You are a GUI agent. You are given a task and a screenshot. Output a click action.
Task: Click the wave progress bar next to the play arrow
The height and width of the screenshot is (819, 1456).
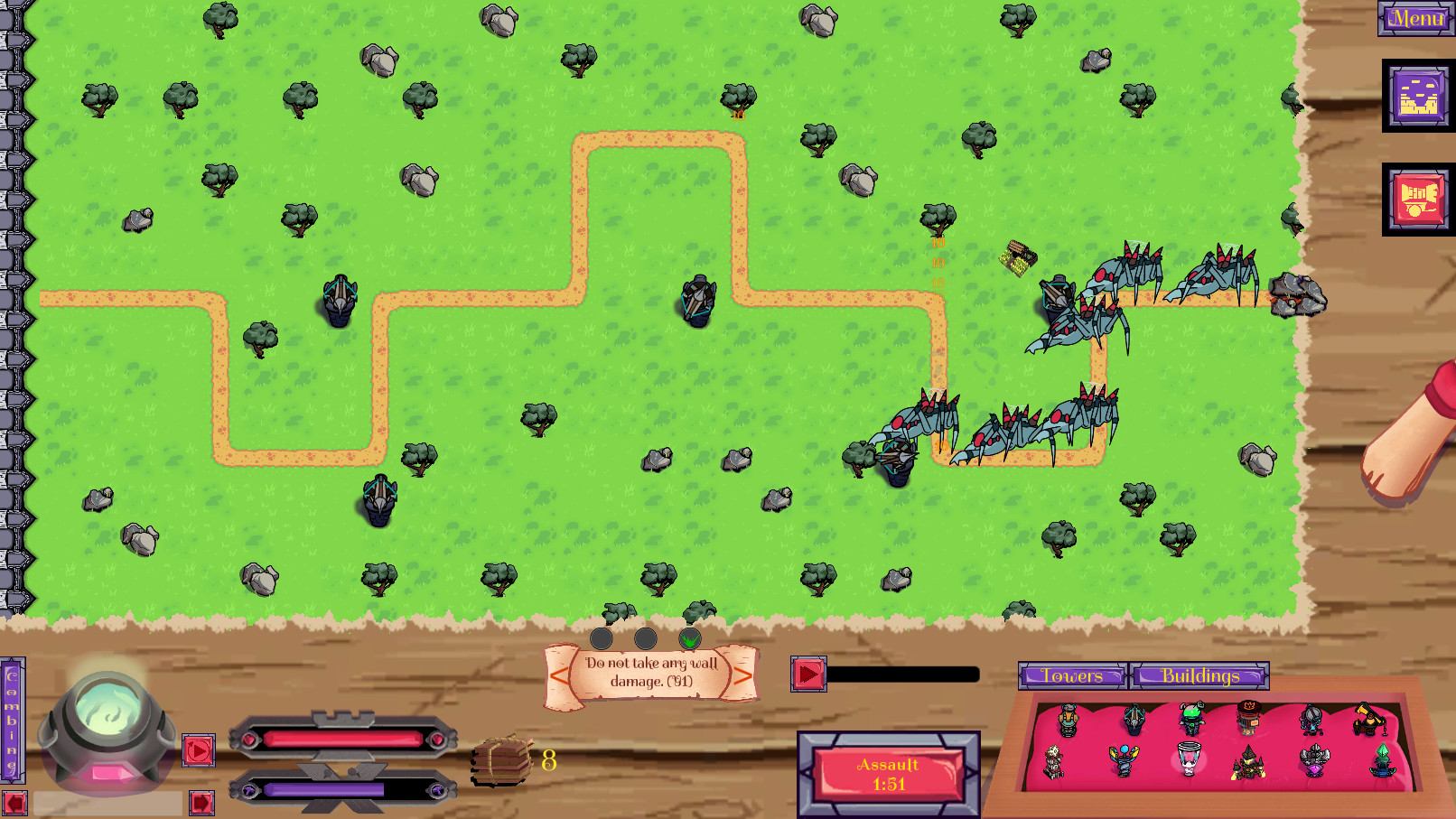click(903, 673)
